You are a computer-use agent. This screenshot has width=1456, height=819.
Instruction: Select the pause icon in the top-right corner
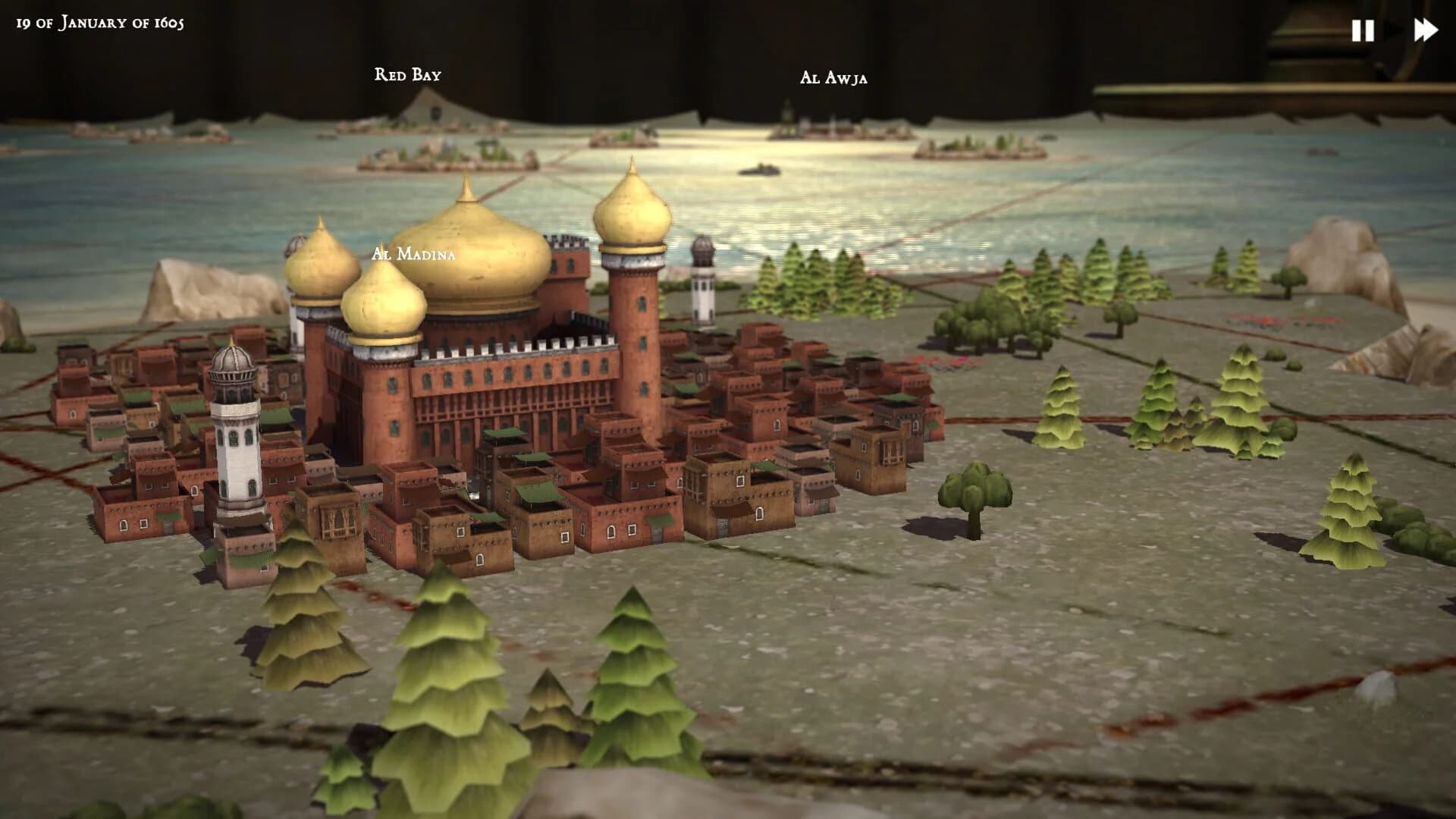pos(1363,30)
